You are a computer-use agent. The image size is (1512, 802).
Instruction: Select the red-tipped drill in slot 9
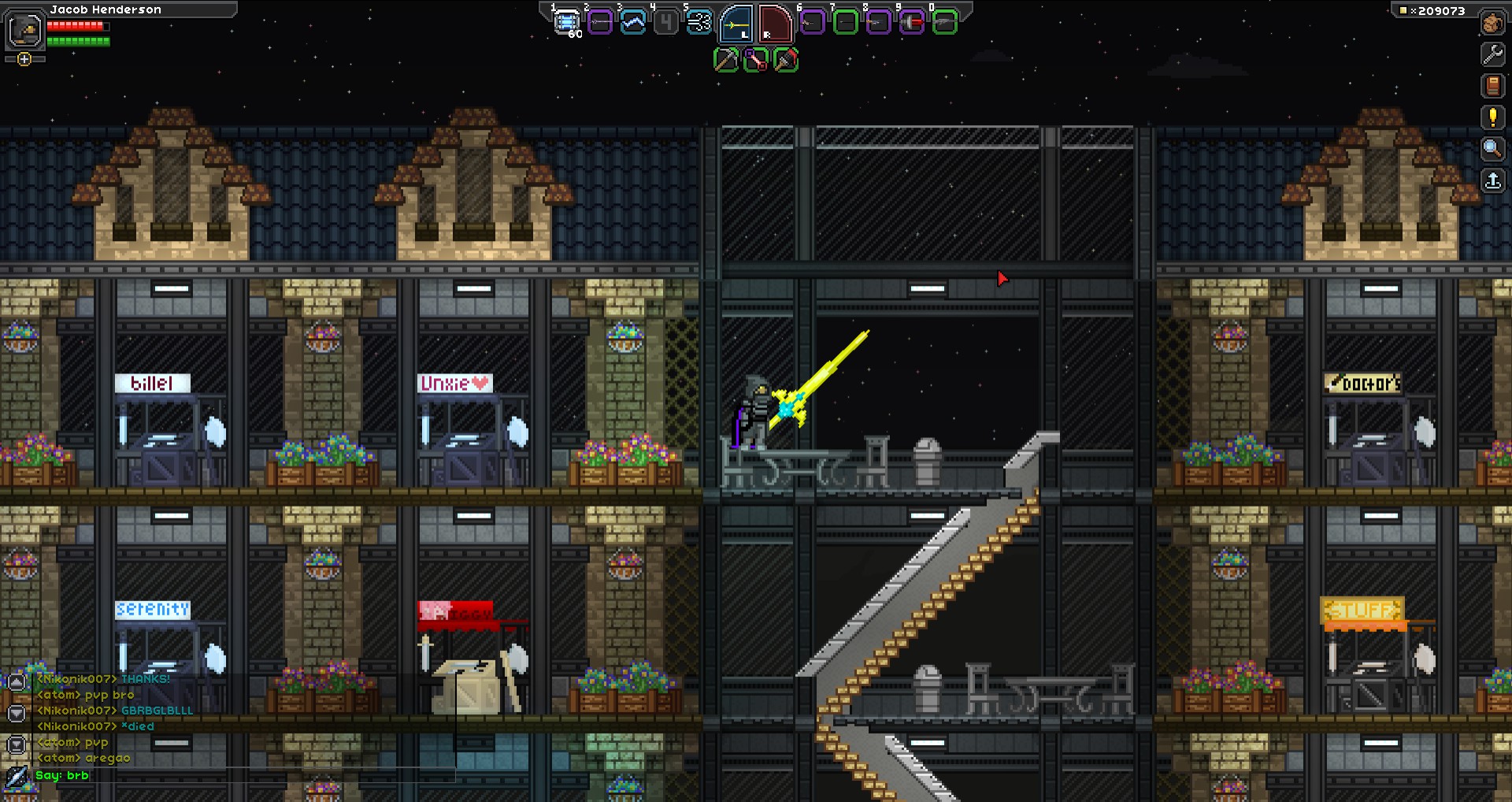click(x=911, y=22)
